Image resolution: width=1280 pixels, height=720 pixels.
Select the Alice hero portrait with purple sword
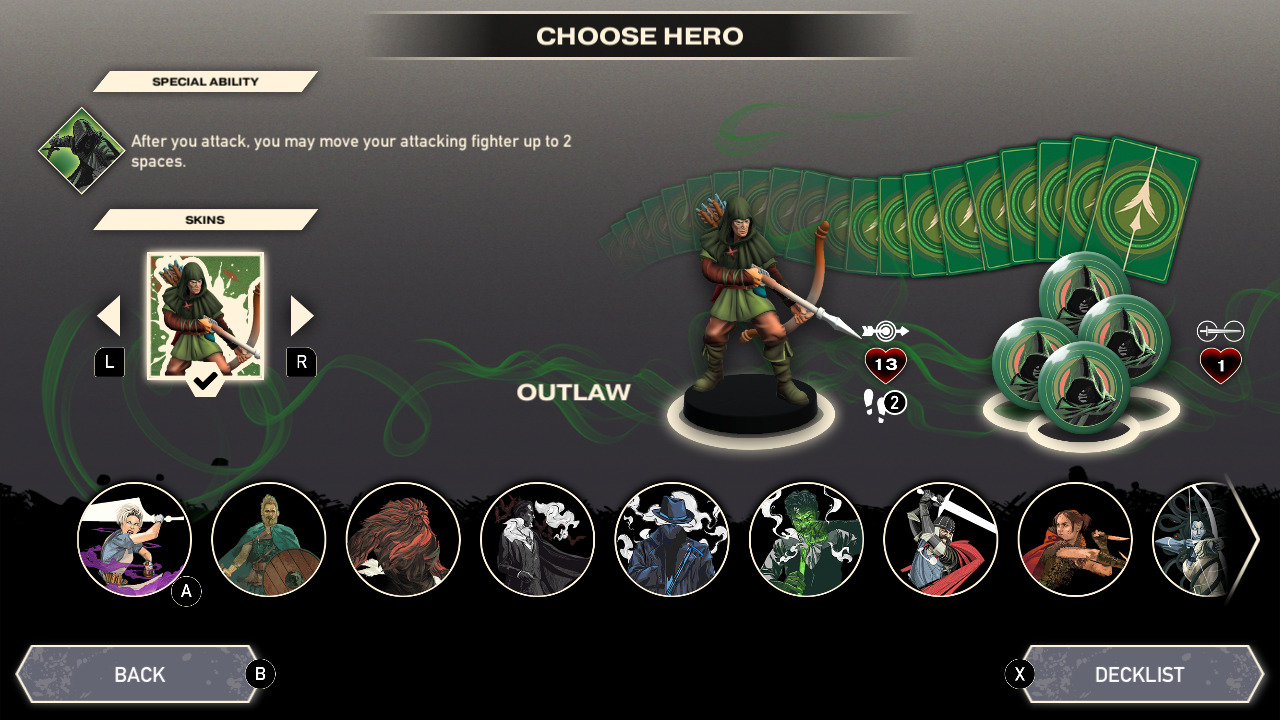pos(135,540)
